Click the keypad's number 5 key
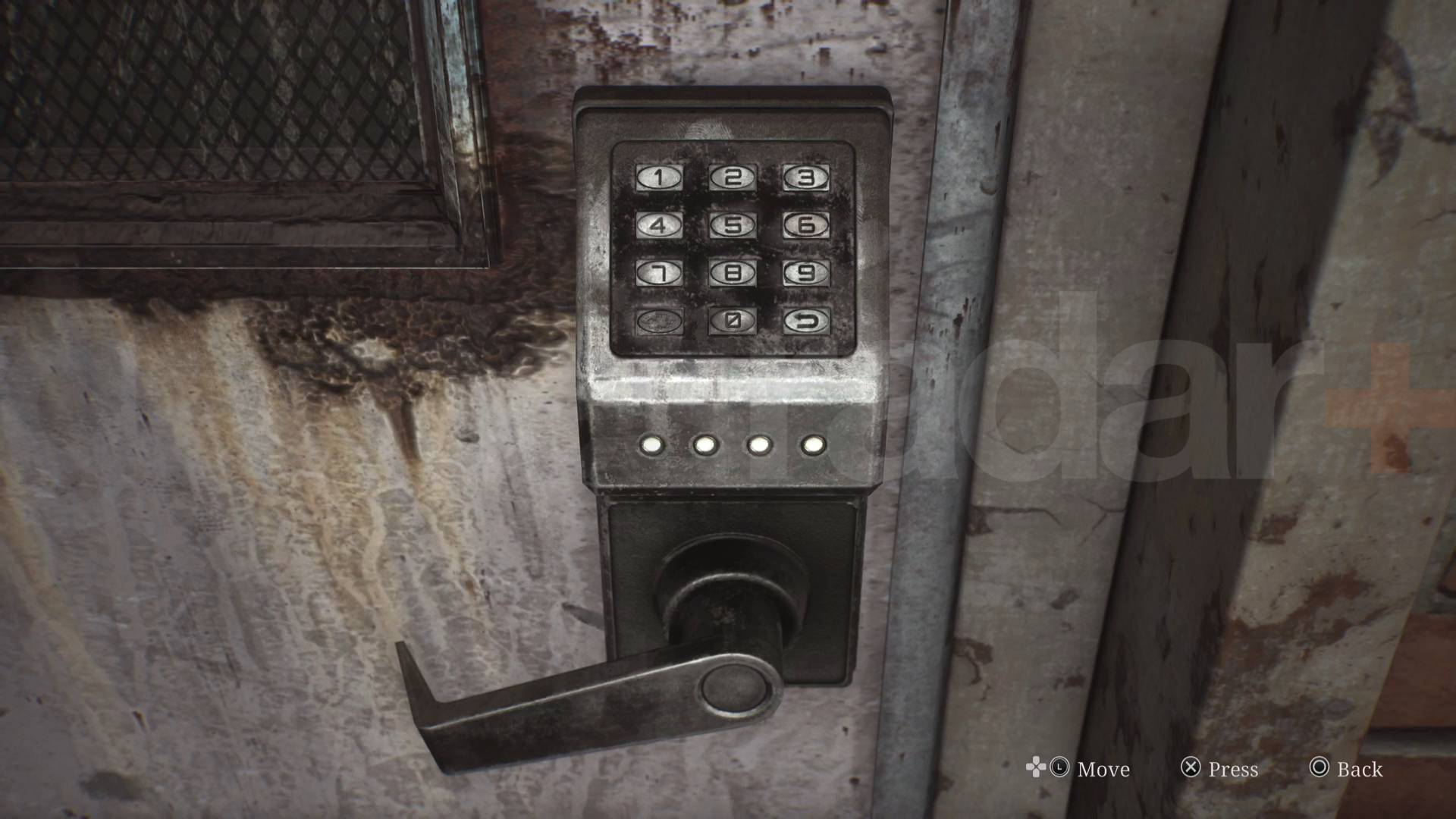 coord(733,225)
